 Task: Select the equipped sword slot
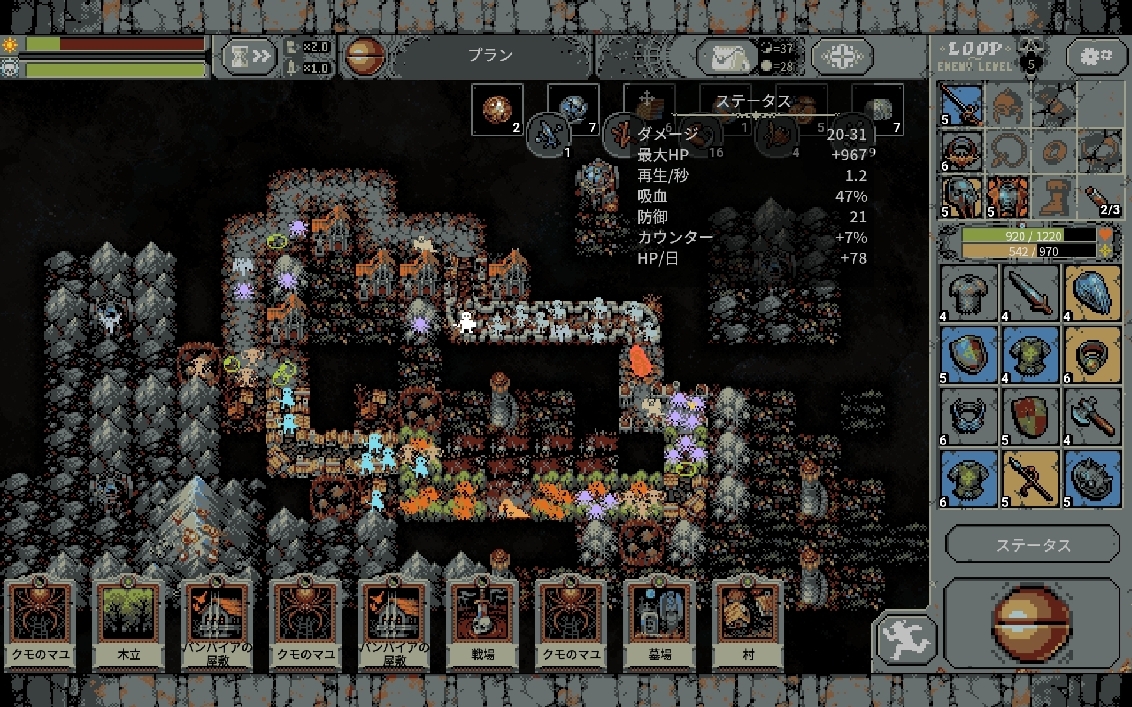click(x=962, y=104)
